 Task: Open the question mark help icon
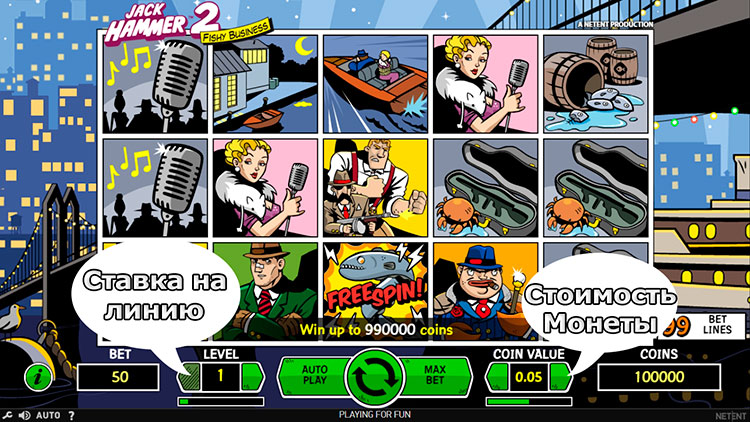72,415
